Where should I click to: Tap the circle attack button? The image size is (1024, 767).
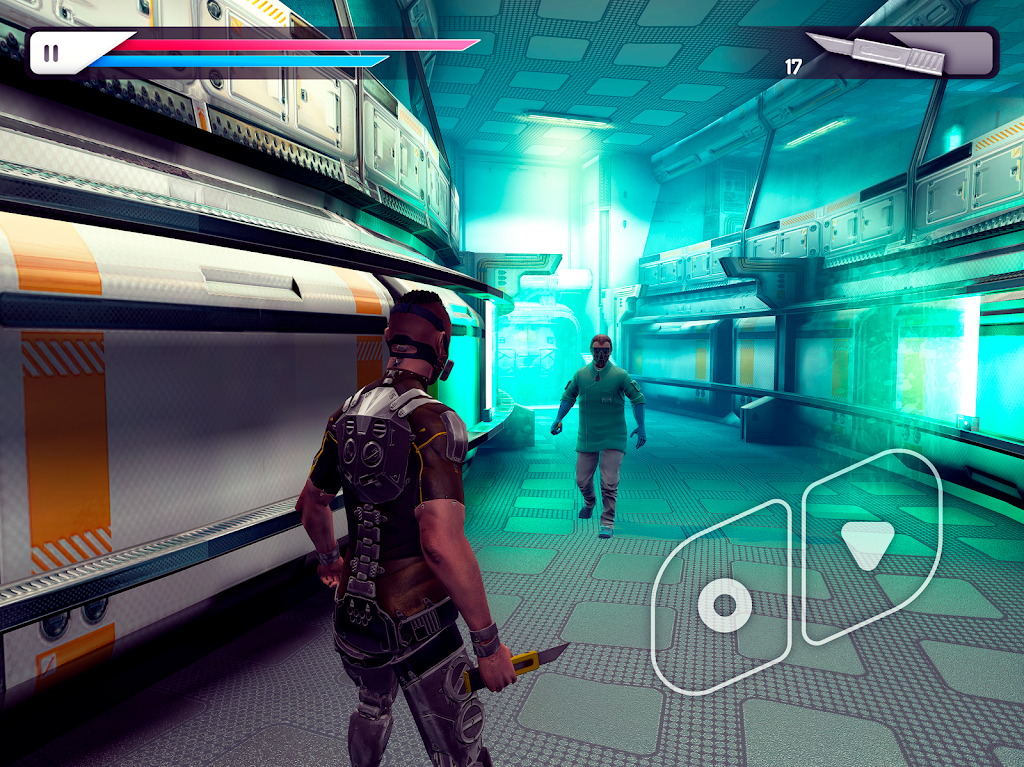point(724,604)
